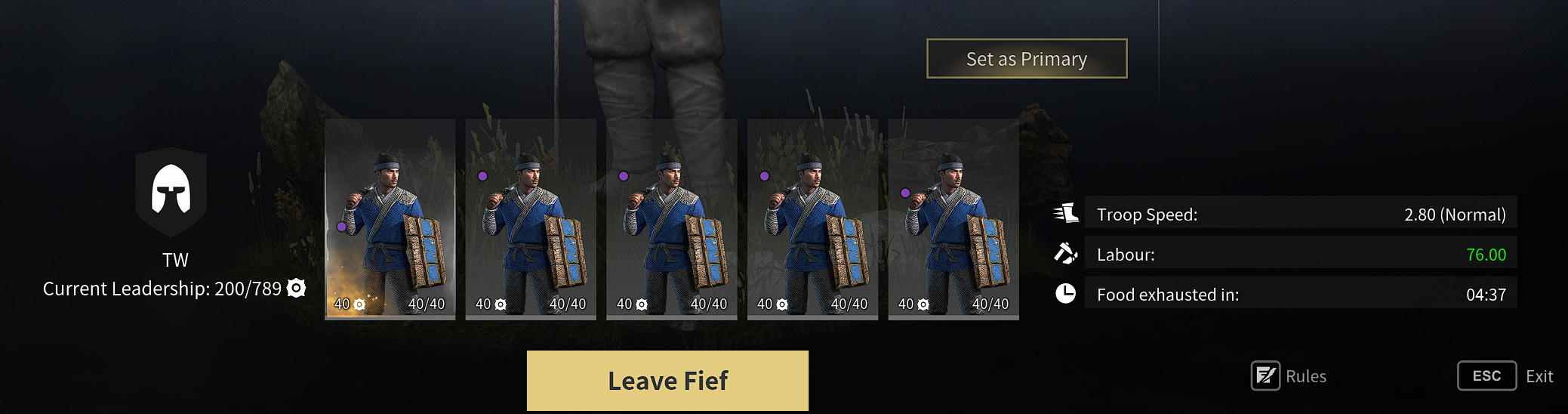Click the Leave Fief button
The height and width of the screenshot is (414, 1568).
pyautogui.click(x=667, y=380)
